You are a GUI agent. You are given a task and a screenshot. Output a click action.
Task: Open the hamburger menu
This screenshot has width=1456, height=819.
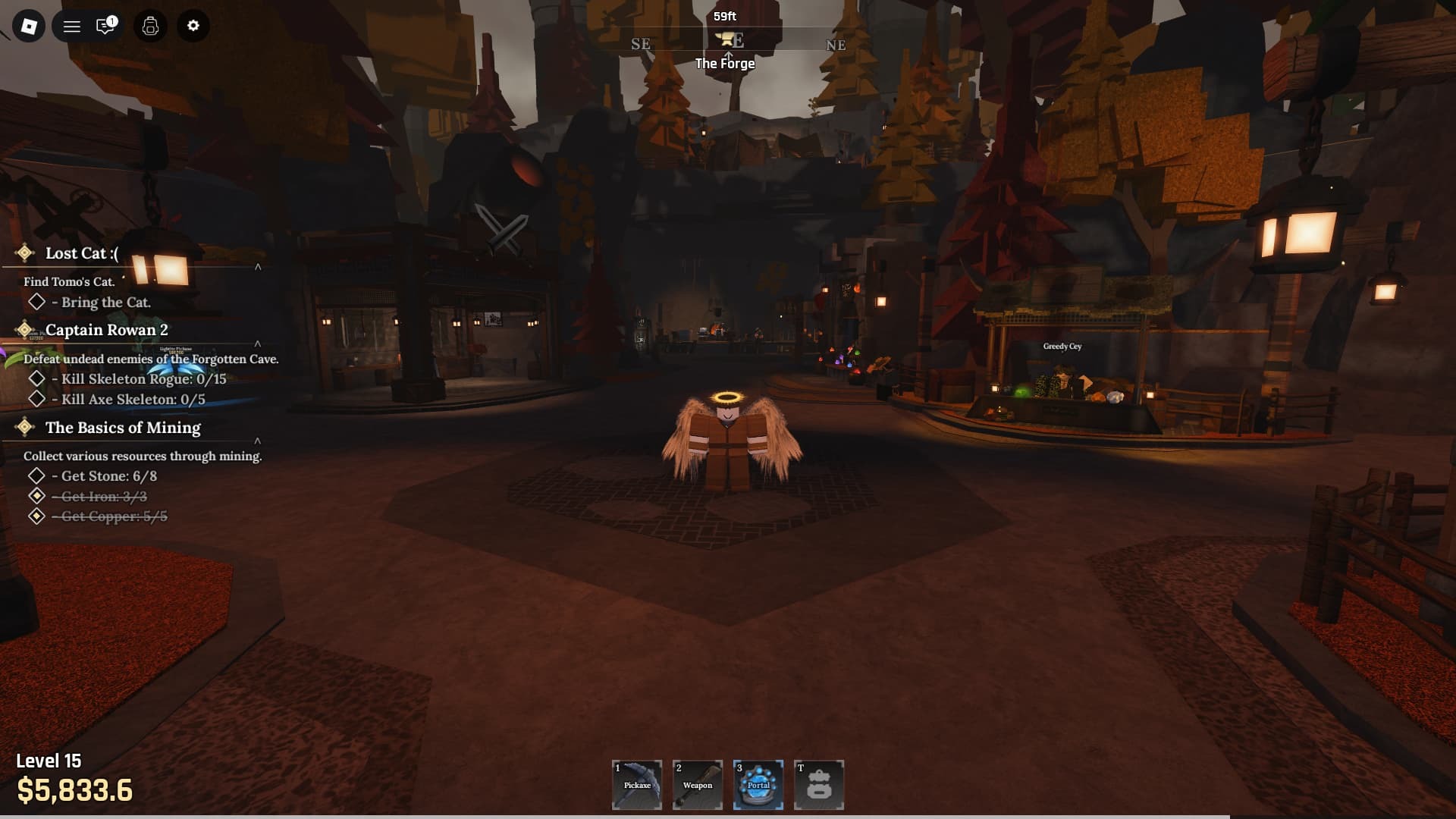tap(72, 26)
